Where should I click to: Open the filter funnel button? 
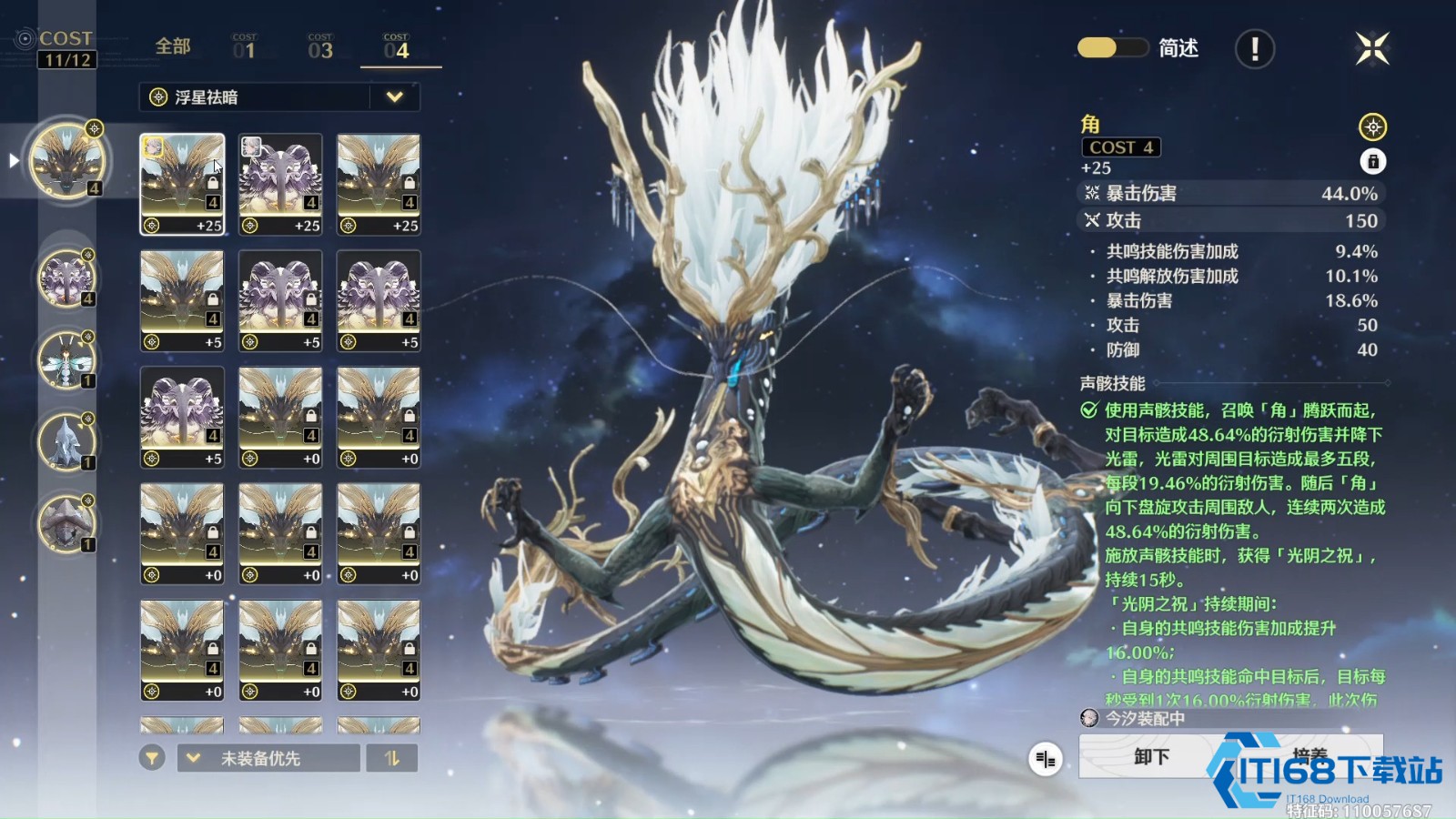[152, 758]
